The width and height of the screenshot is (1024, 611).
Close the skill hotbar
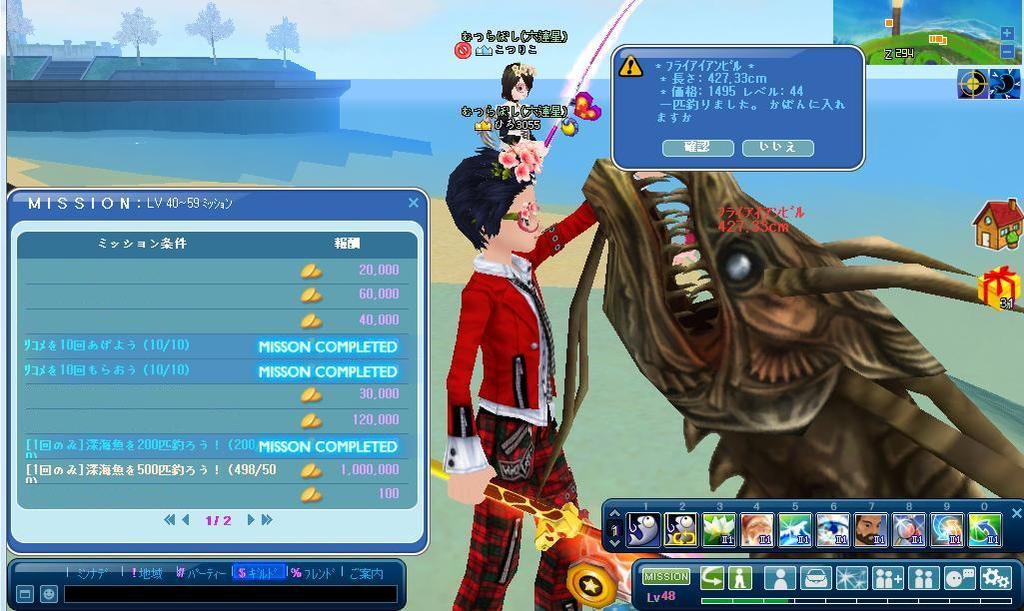[x=1016, y=513]
